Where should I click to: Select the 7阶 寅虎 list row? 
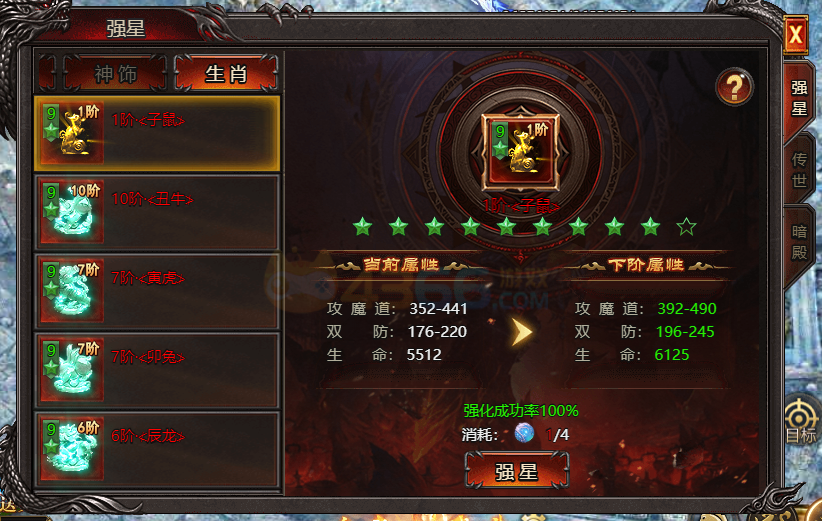pos(156,289)
